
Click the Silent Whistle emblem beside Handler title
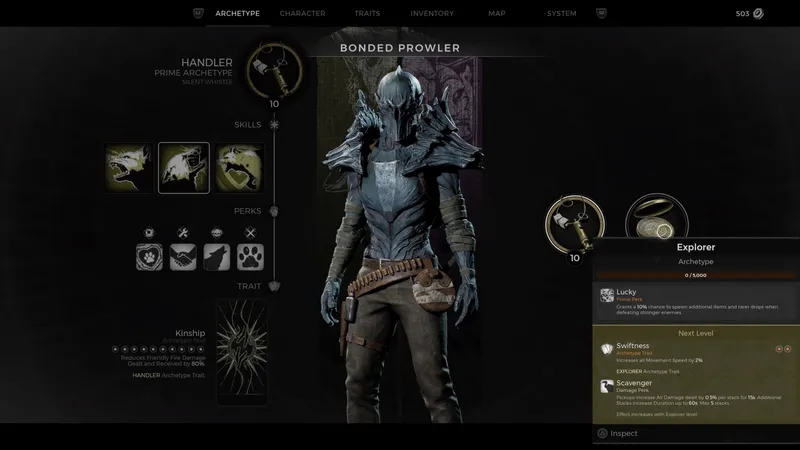click(274, 67)
